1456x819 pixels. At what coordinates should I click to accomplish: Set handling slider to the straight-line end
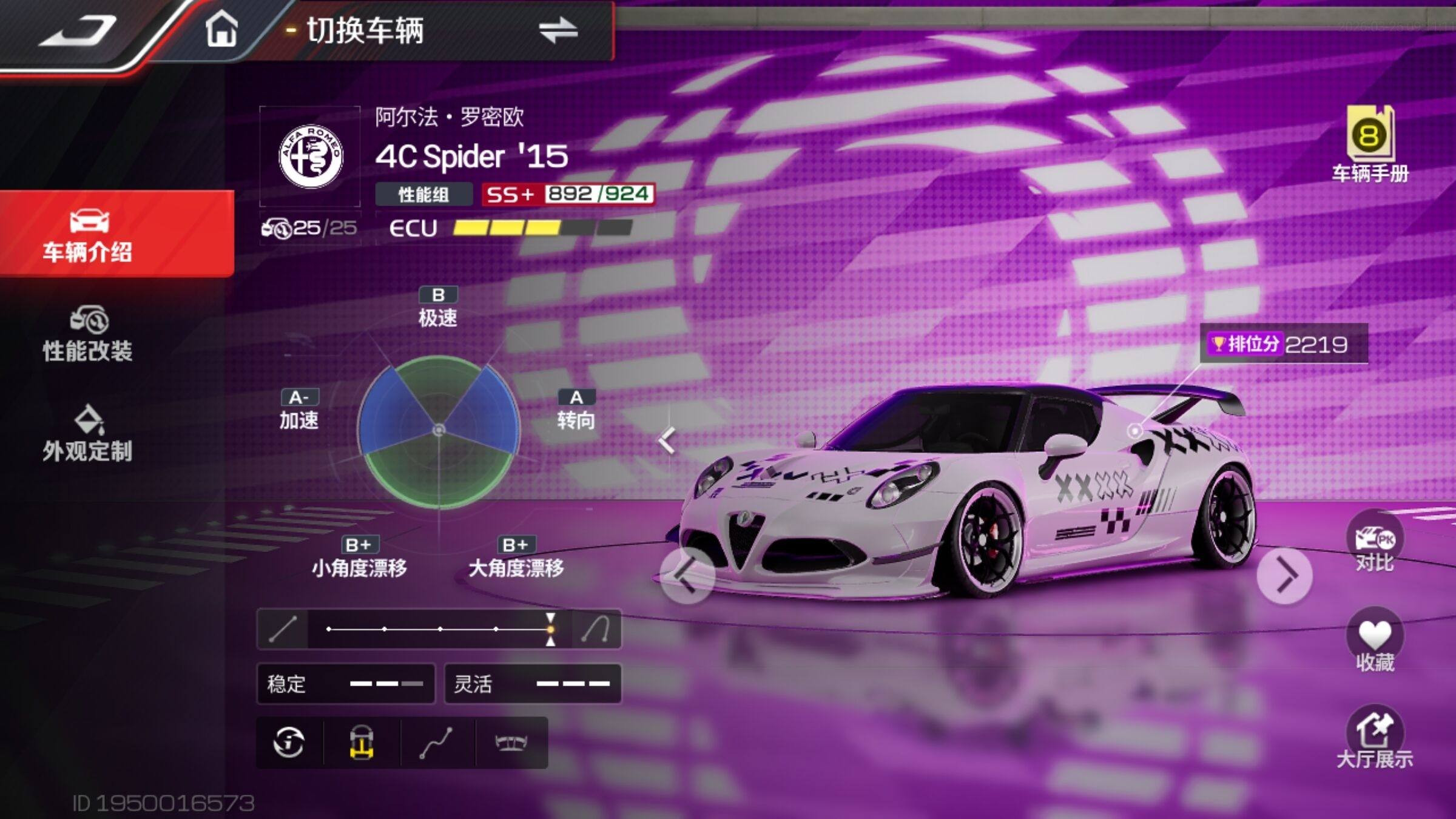pyautogui.click(x=283, y=629)
